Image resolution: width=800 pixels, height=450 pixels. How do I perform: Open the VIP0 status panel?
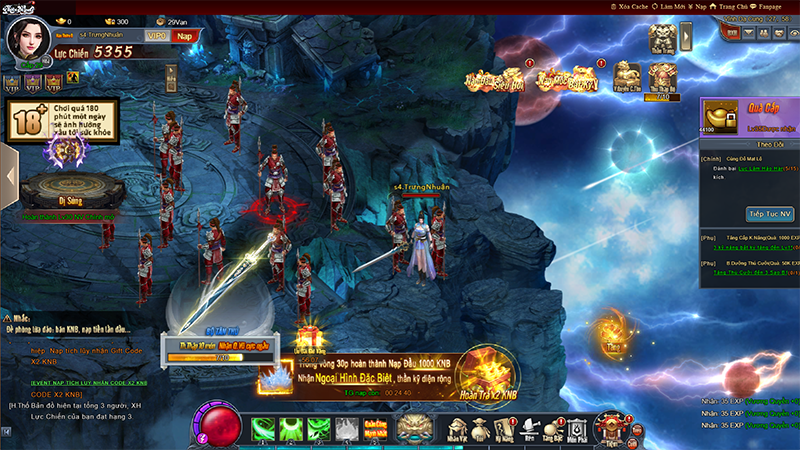click(157, 36)
